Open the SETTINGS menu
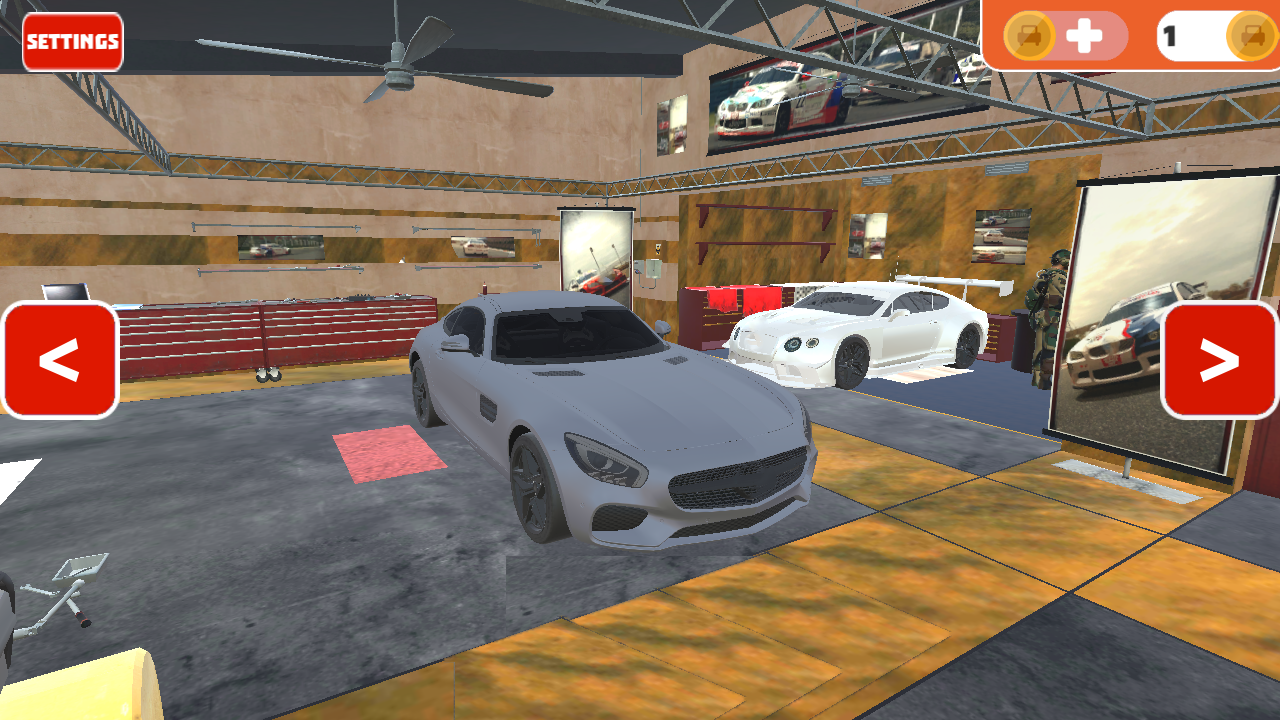The height and width of the screenshot is (720, 1280). [x=71, y=42]
